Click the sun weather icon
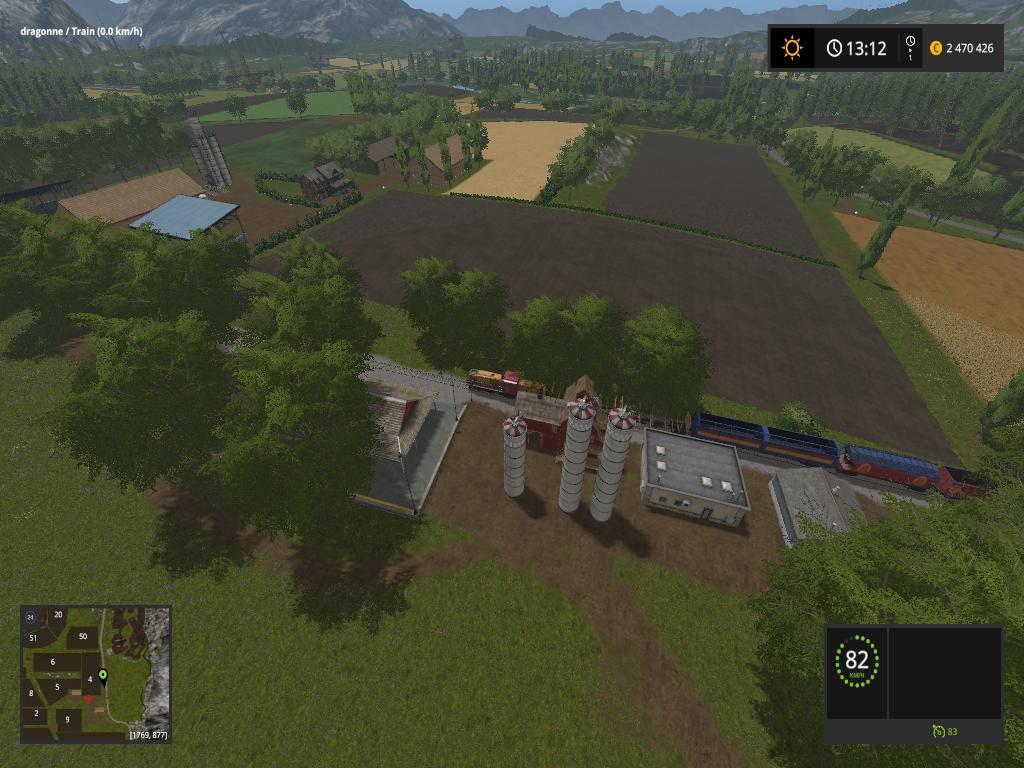The image size is (1024, 768). coord(792,48)
